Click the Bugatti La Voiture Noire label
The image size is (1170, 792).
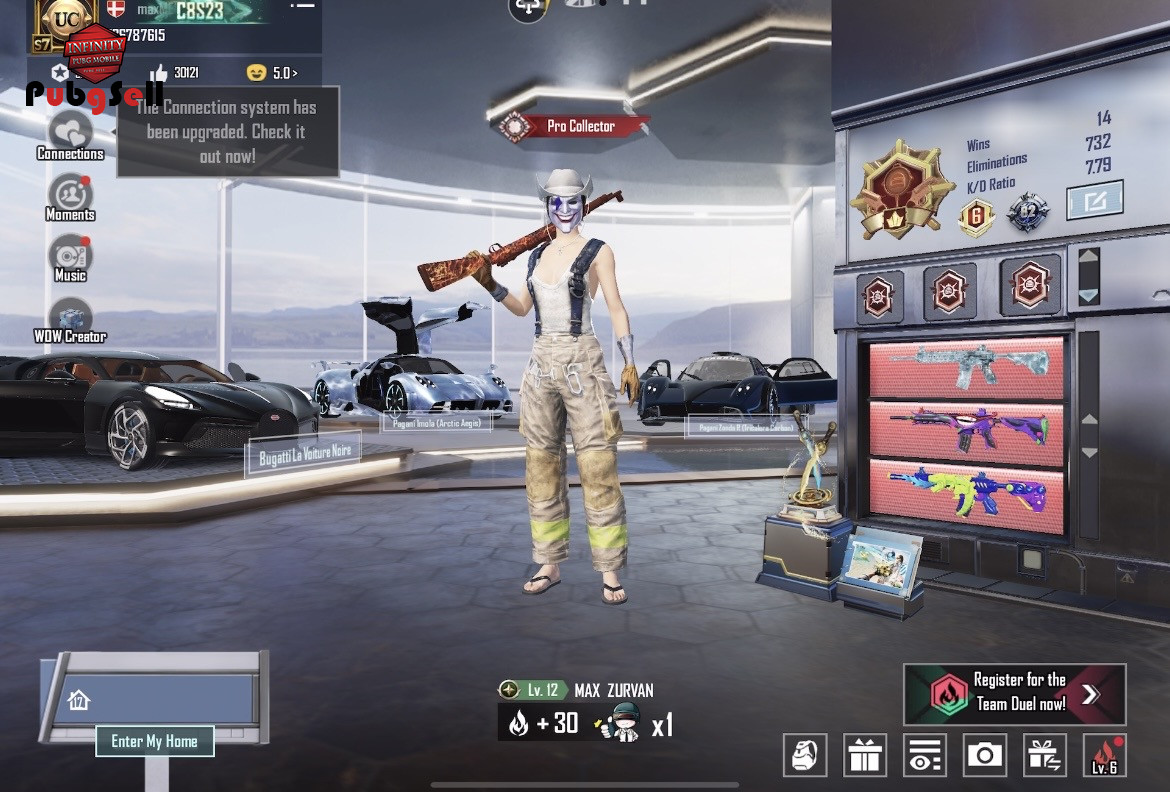(x=305, y=453)
